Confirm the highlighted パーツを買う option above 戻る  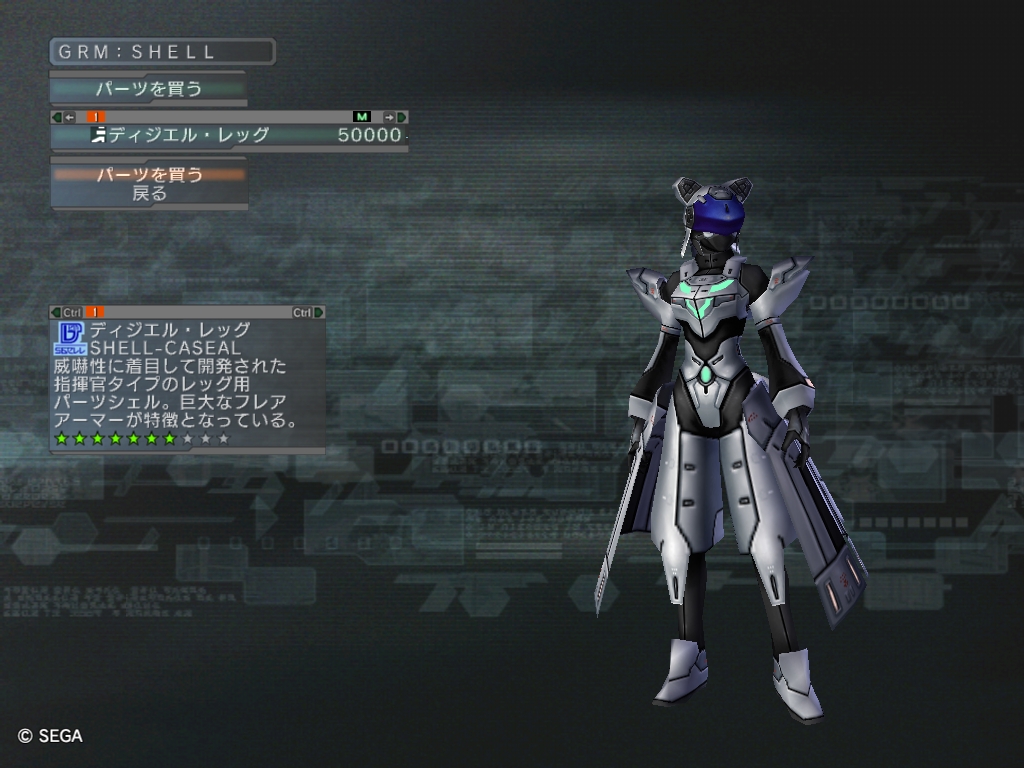coord(149,175)
